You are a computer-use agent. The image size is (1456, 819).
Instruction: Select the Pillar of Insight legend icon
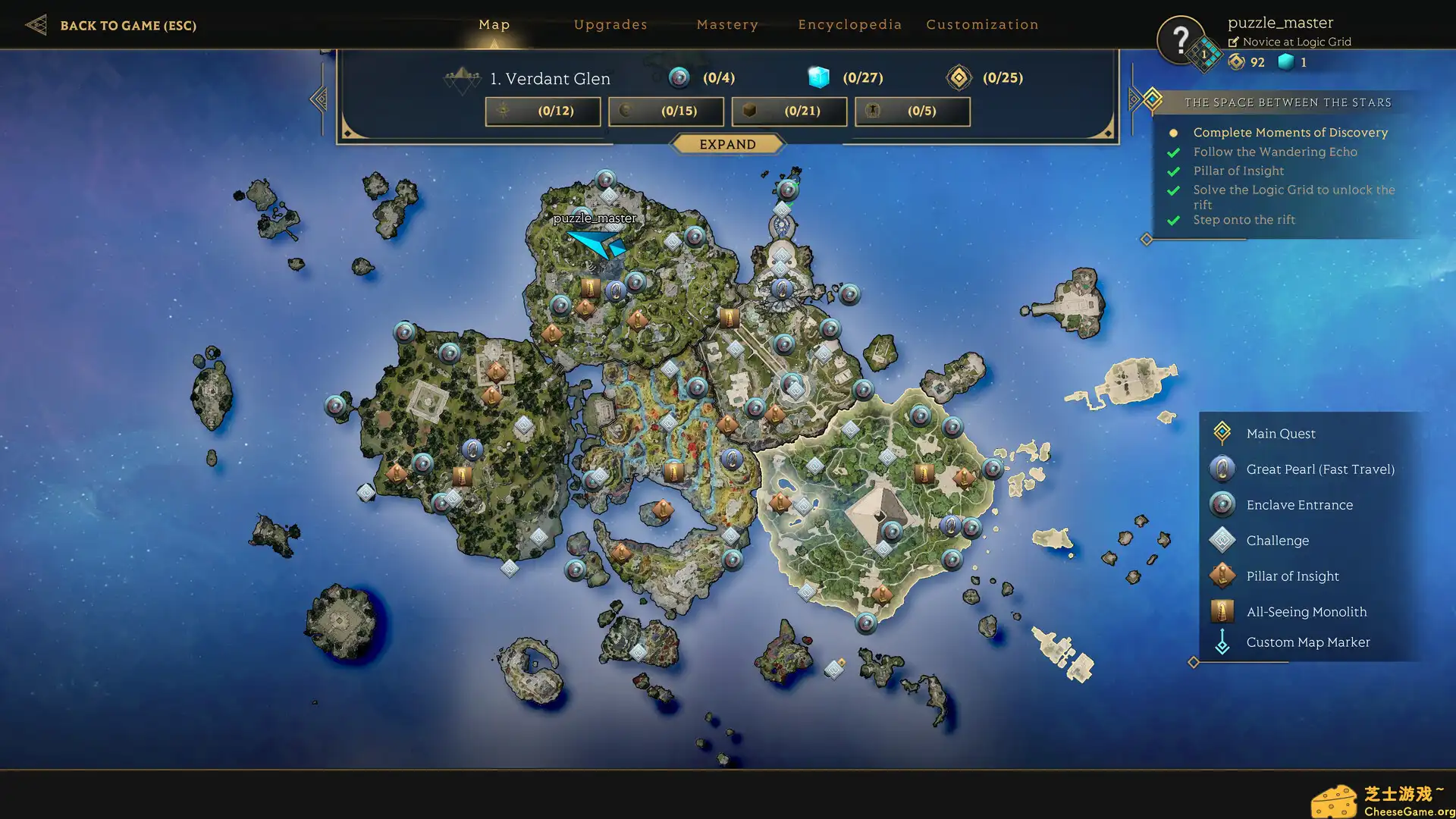pyautogui.click(x=1222, y=575)
